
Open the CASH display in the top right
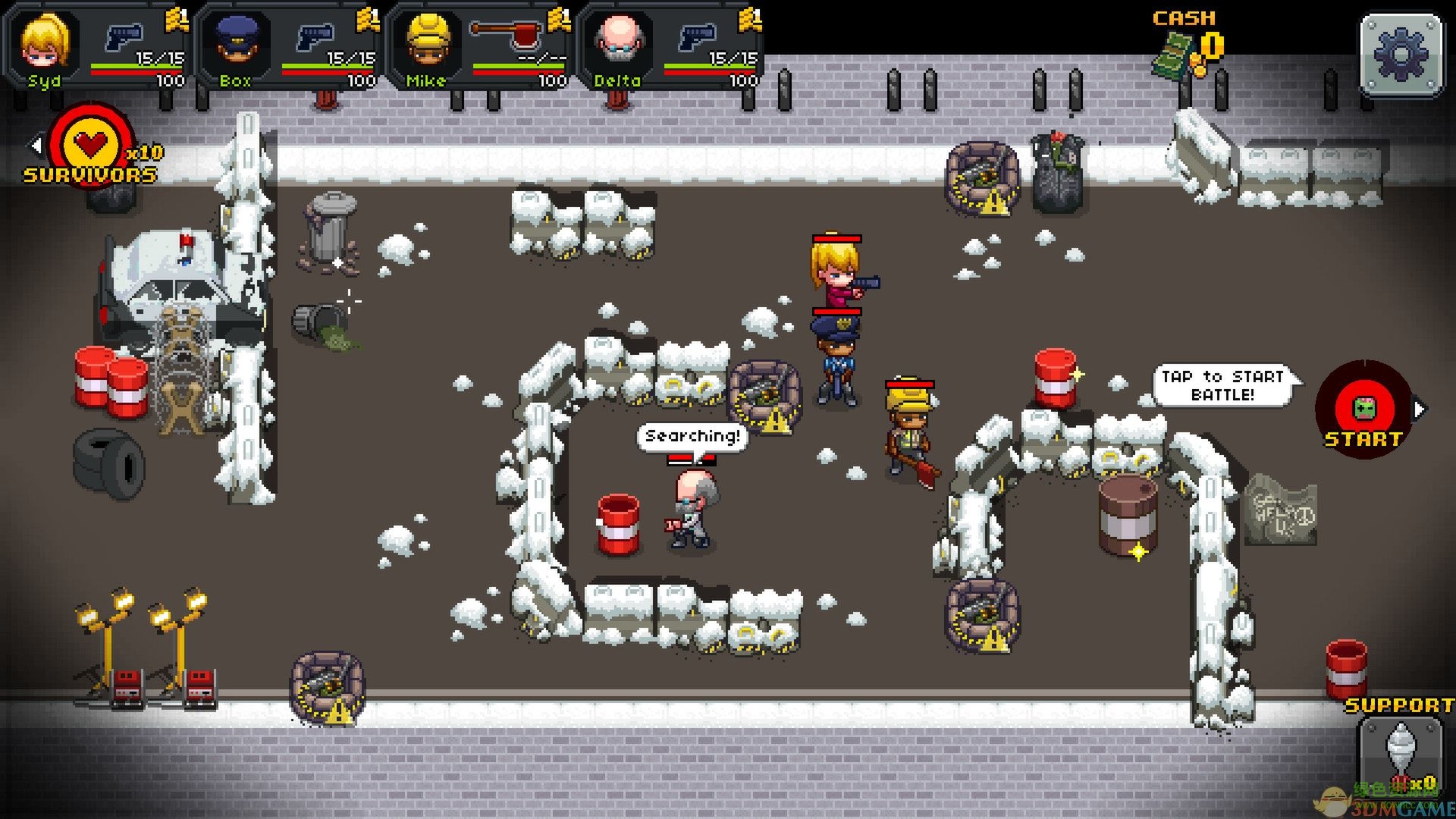(1183, 19)
